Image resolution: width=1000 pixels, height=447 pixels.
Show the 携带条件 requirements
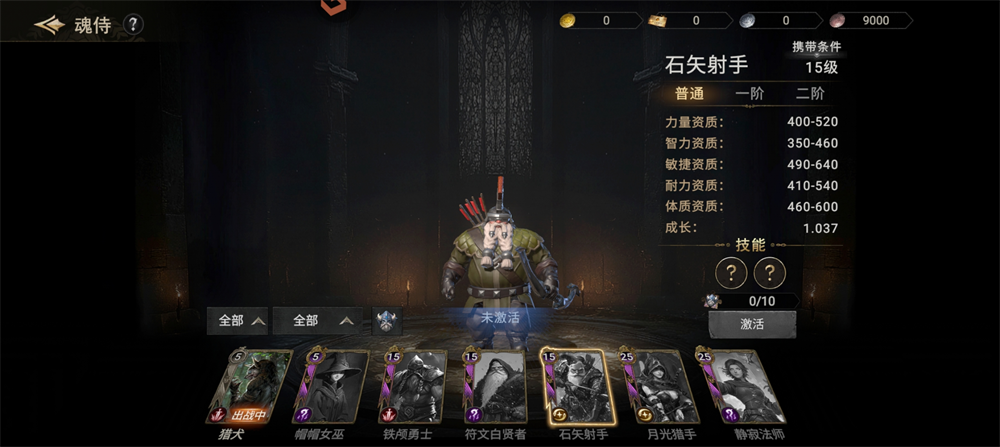point(816,47)
